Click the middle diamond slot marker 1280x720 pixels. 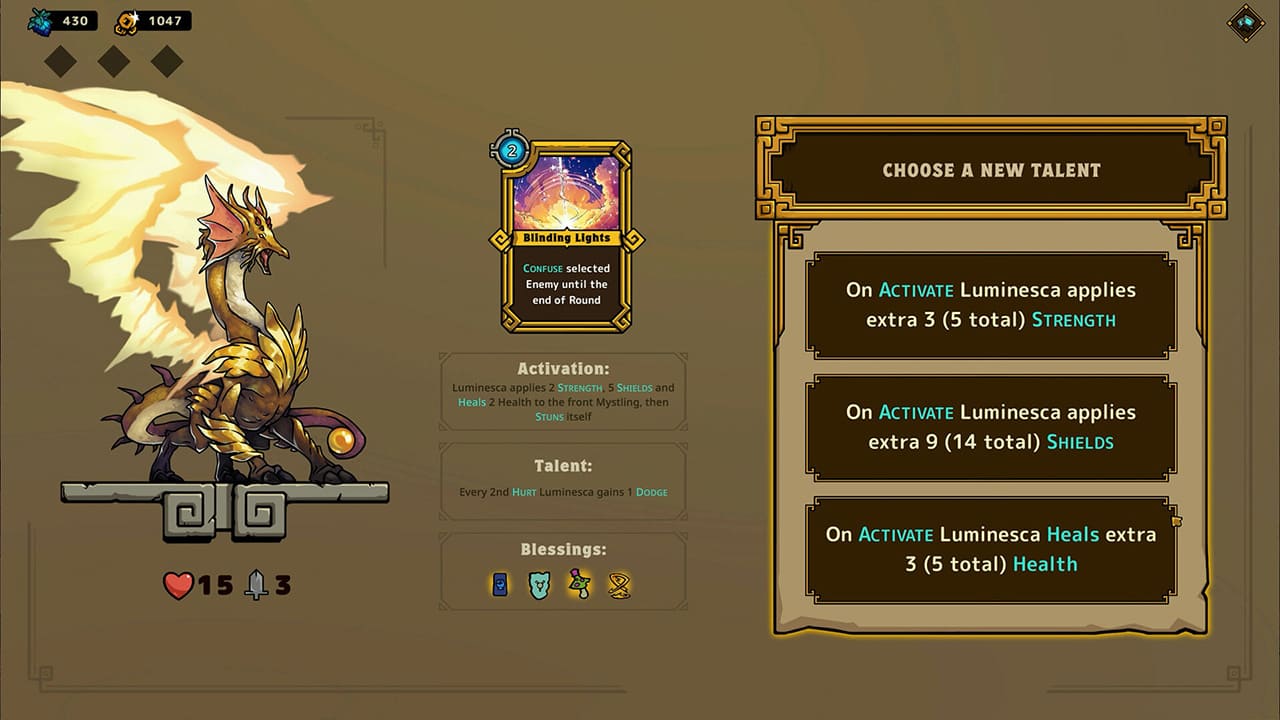click(113, 61)
